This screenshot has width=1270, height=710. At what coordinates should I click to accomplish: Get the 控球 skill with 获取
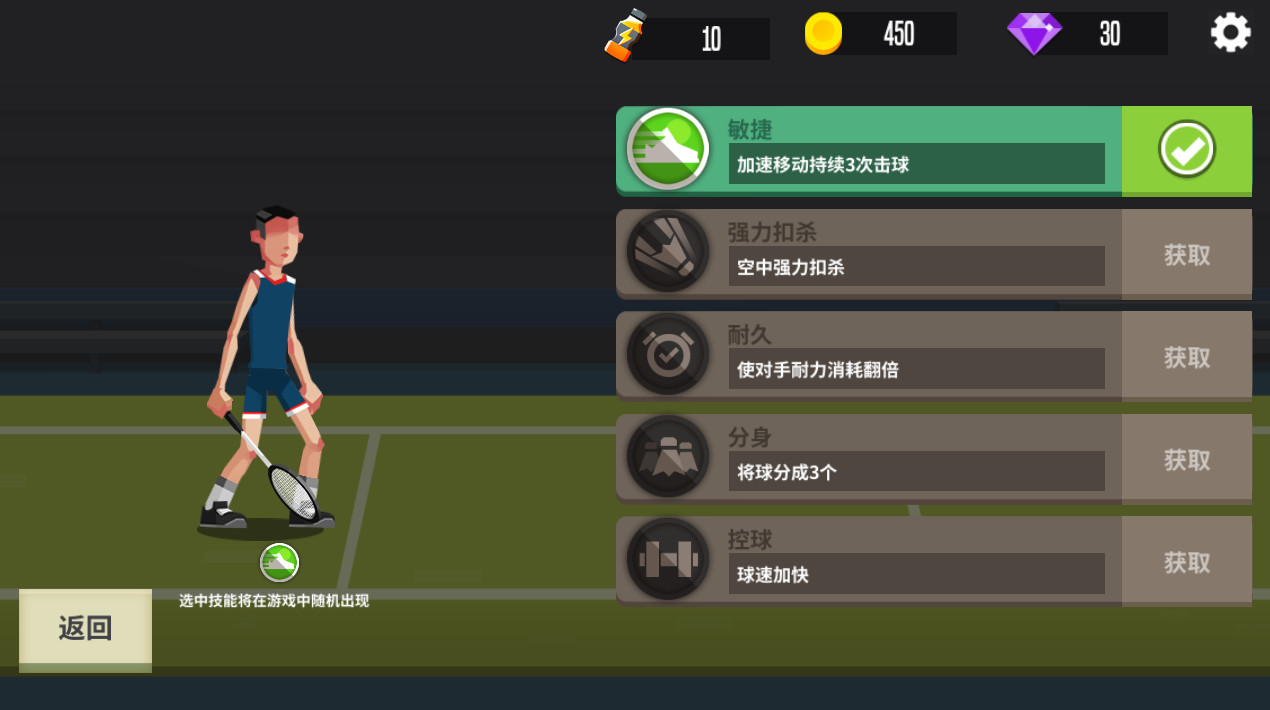[1186, 562]
